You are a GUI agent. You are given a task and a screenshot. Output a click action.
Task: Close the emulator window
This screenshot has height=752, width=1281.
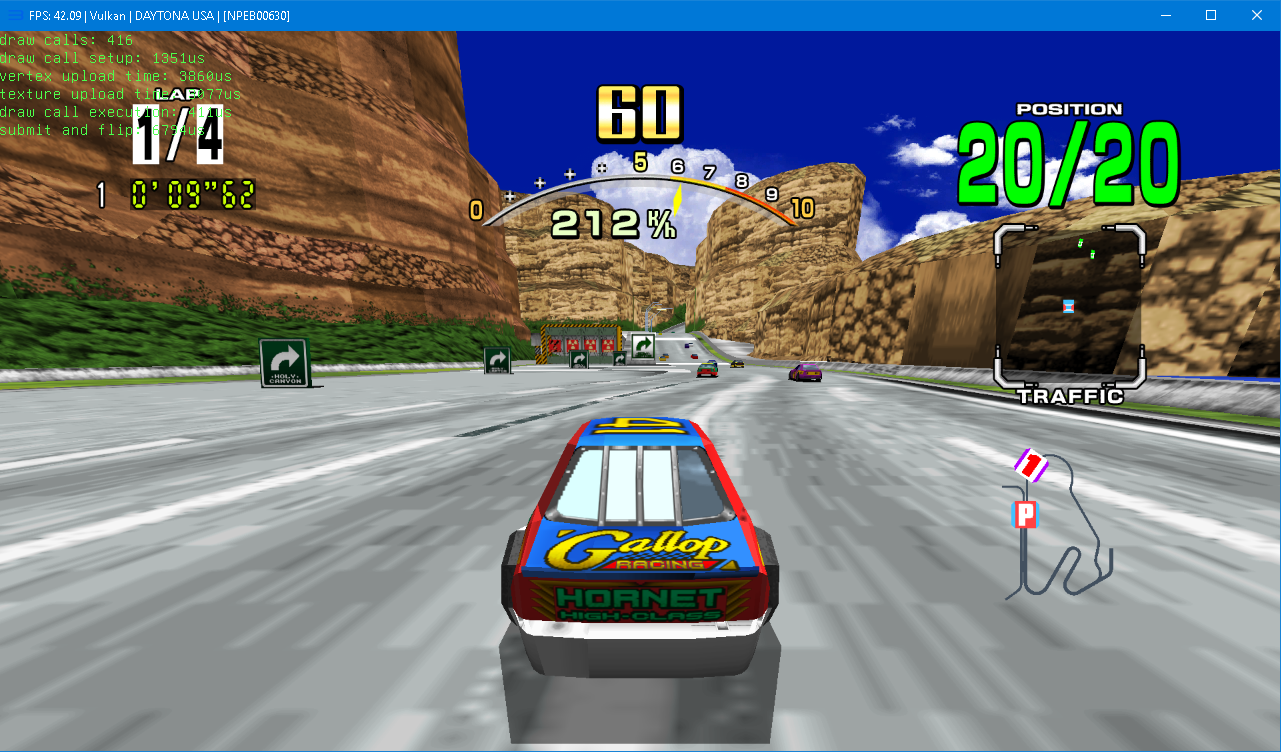1257,15
